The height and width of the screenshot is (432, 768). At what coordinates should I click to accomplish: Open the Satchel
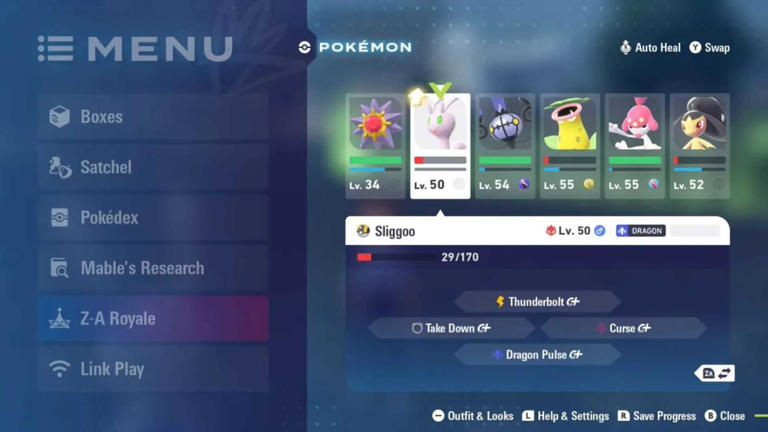152,168
